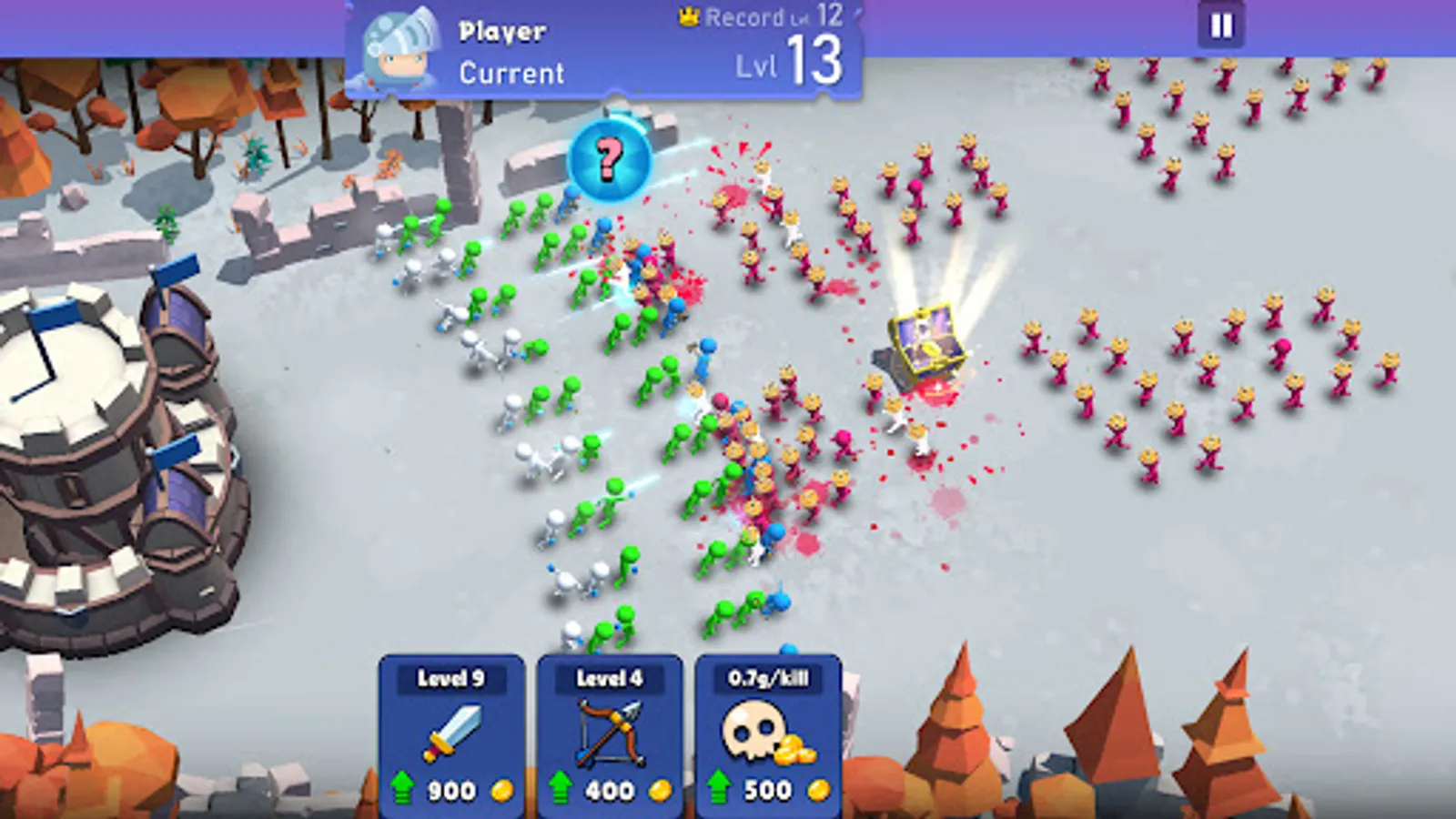Tap the crown Record icon
This screenshot has width=1456, height=819.
point(689,16)
